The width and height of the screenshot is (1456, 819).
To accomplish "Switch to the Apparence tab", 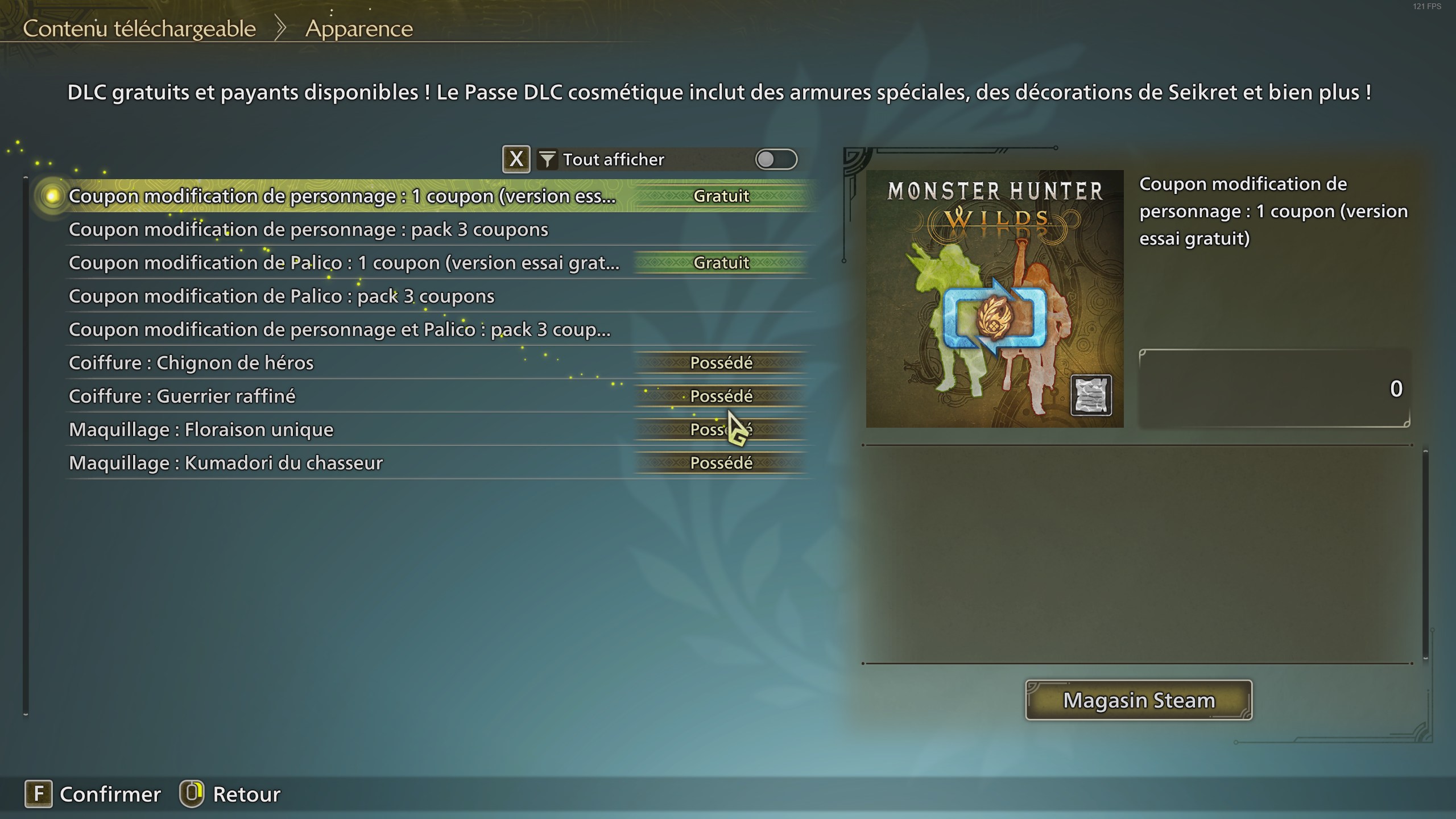I will click(359, 28).
